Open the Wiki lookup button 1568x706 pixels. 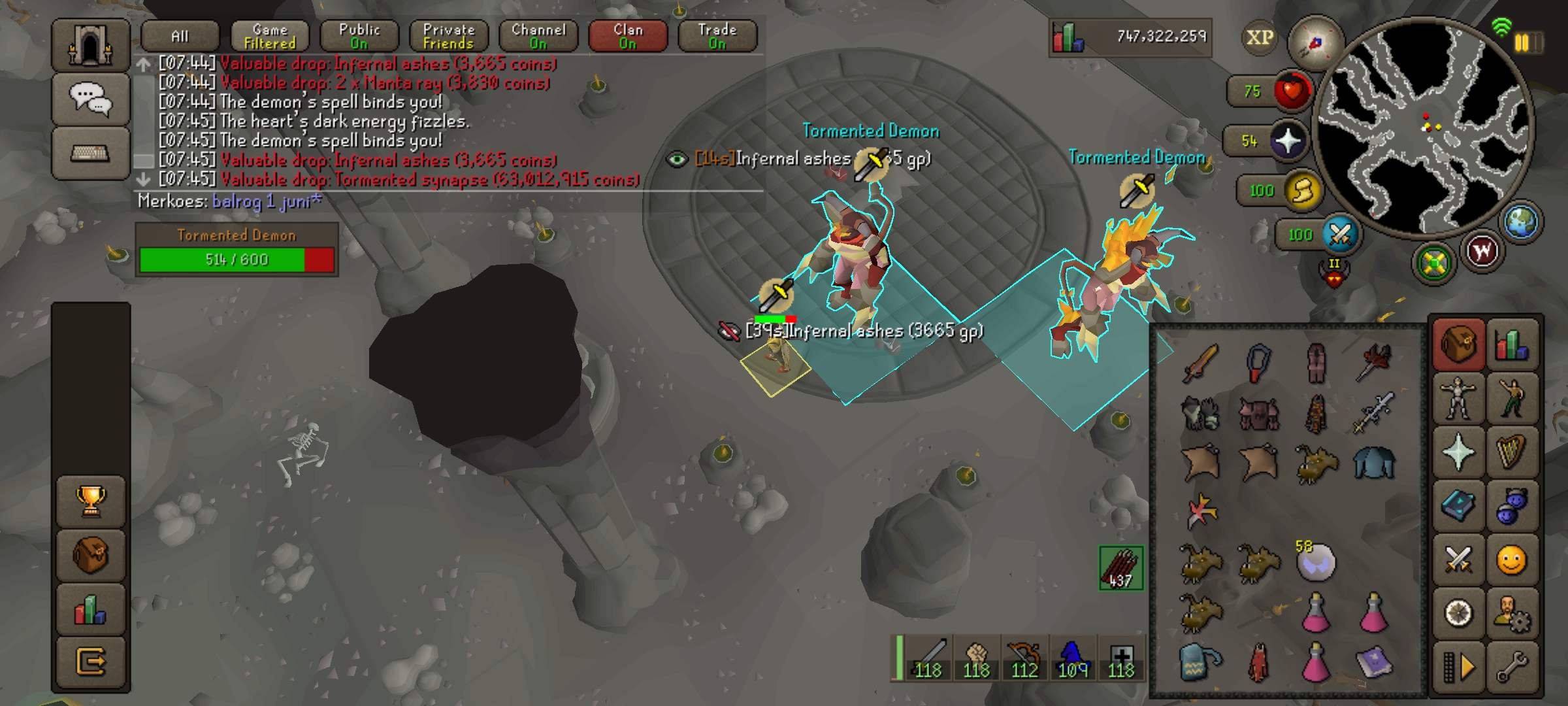coord(1482,251)
